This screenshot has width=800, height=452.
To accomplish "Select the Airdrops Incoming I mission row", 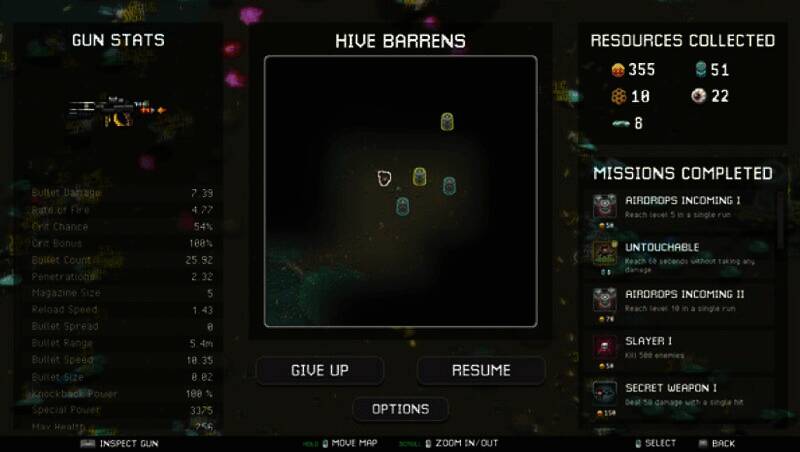I will click(x=682, y=206).
